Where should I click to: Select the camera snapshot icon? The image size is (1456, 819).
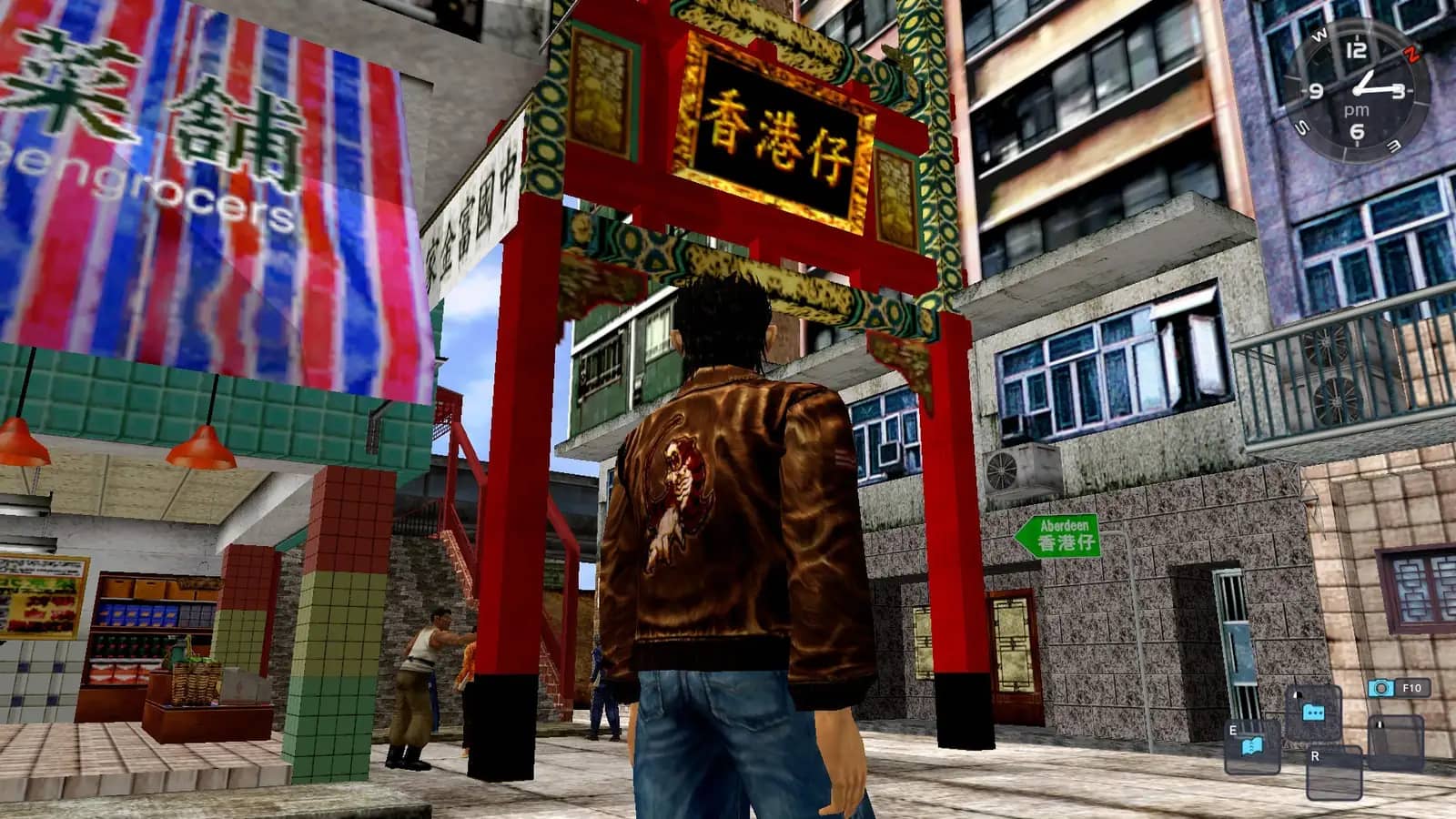[x=1380, y=688]
